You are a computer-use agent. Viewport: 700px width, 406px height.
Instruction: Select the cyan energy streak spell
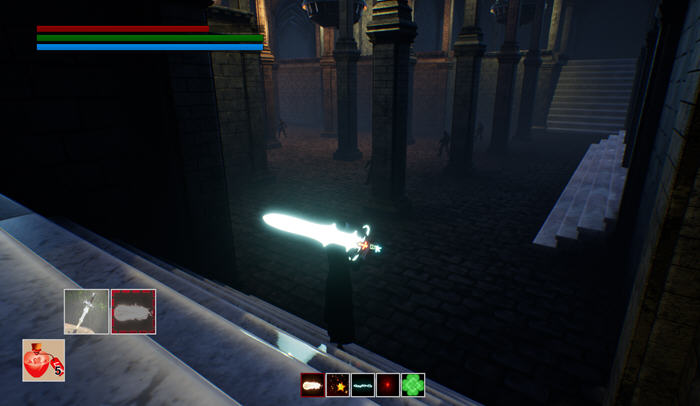coord(363,385)
